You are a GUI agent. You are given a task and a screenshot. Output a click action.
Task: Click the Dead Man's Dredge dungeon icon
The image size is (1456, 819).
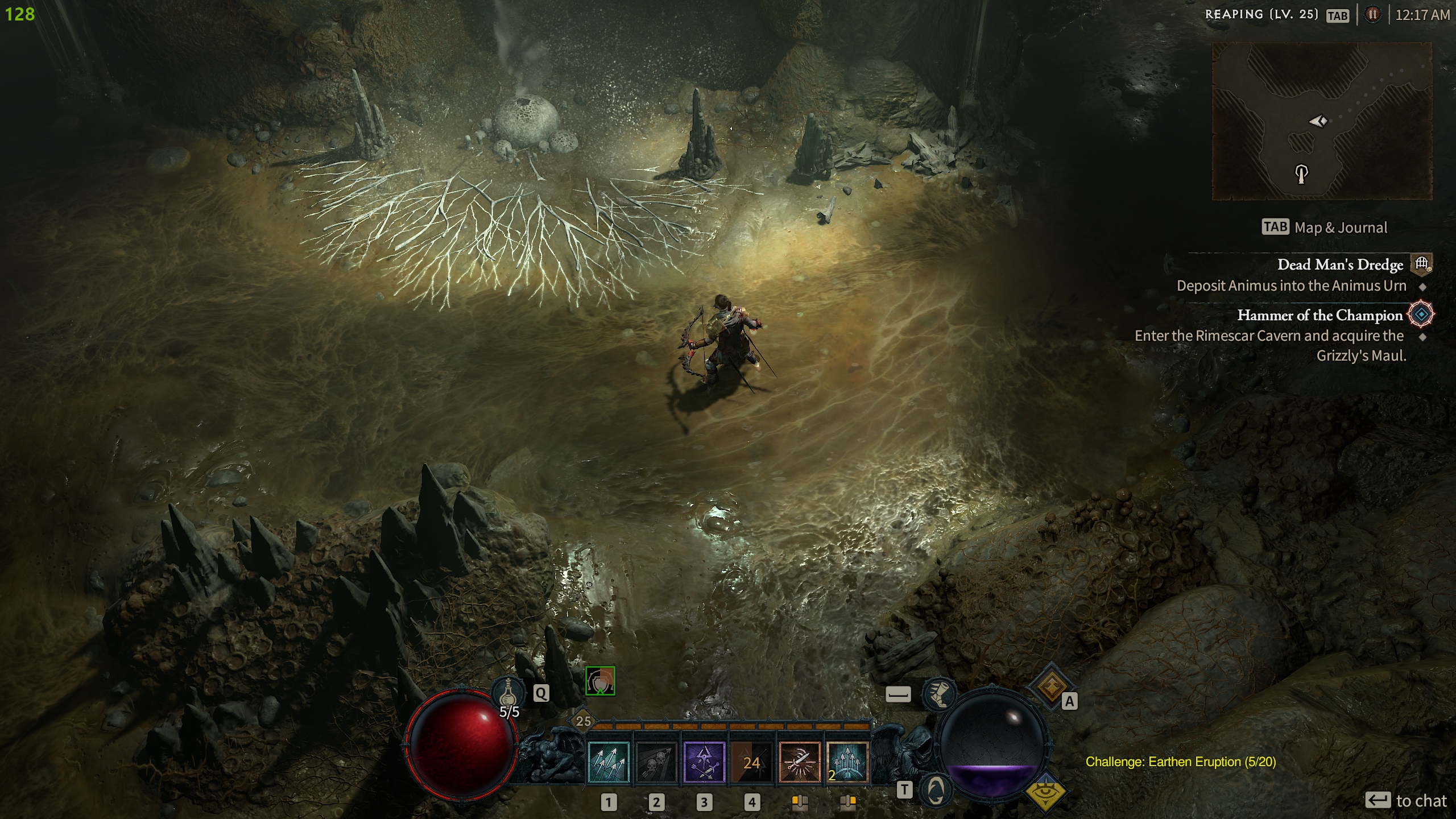[x=1421, y=264]
